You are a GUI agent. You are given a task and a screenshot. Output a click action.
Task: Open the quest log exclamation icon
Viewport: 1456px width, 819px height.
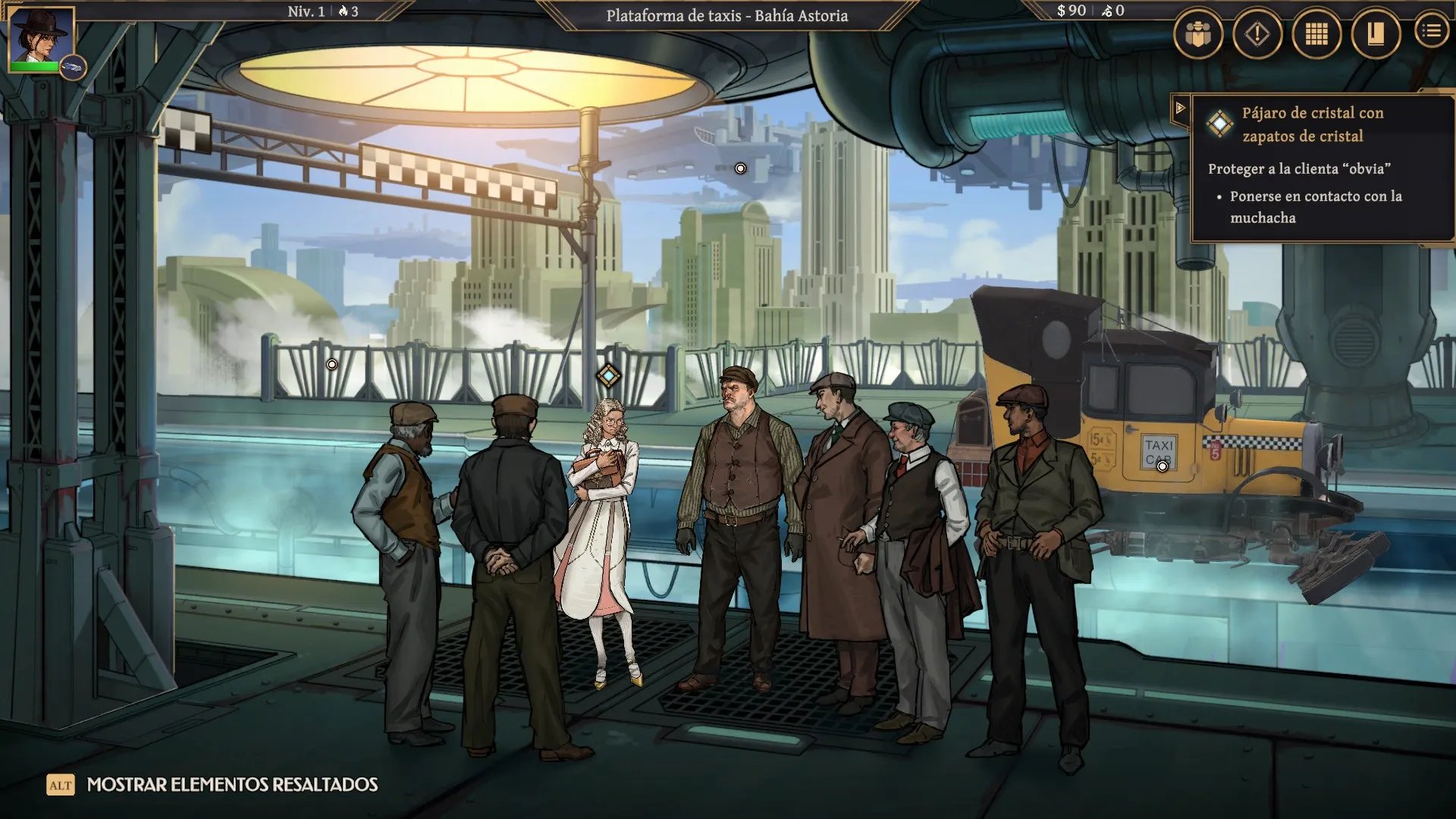pos(1257,34)
